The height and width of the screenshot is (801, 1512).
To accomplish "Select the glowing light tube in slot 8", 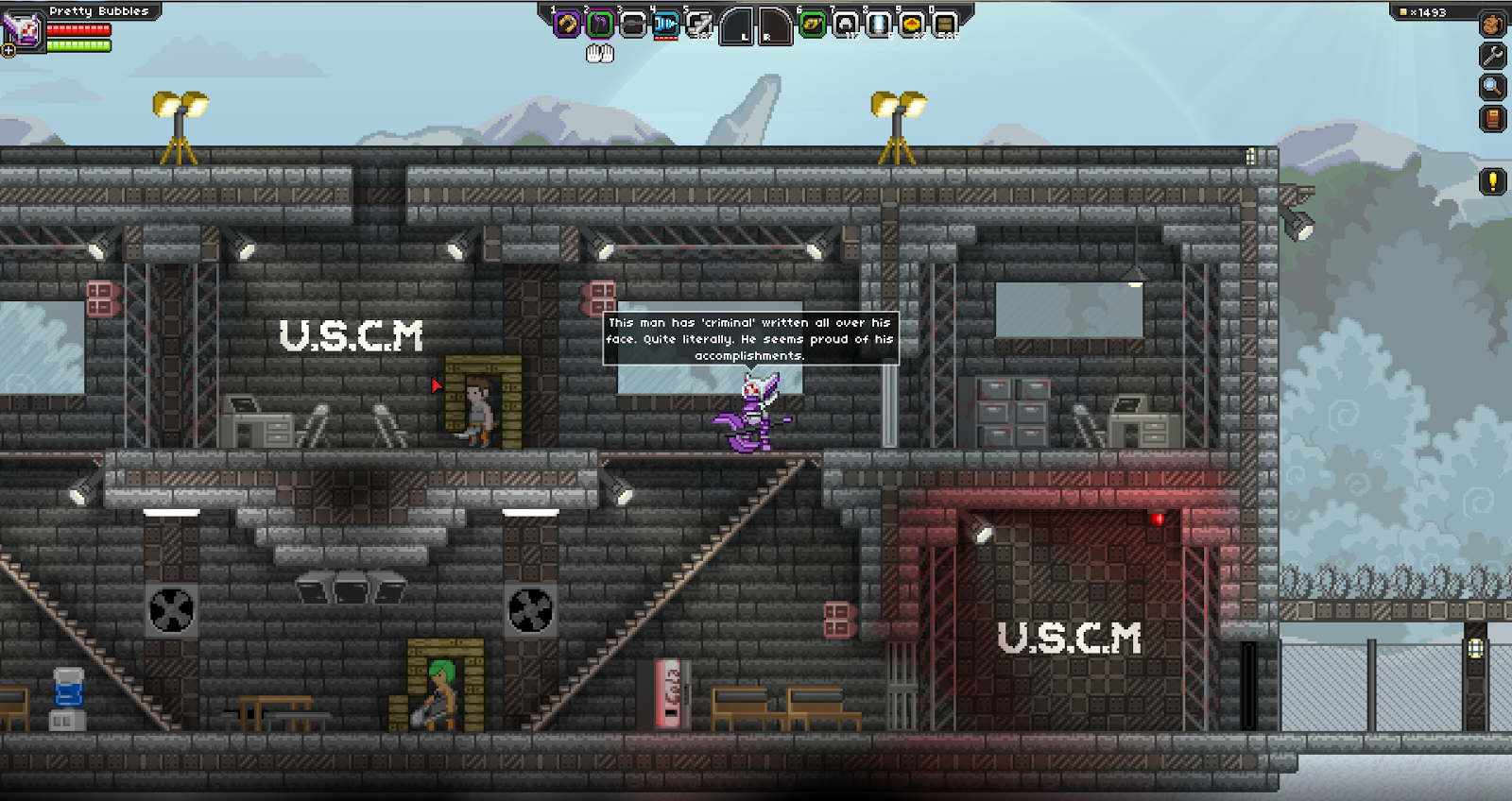I will click(879, 25).
